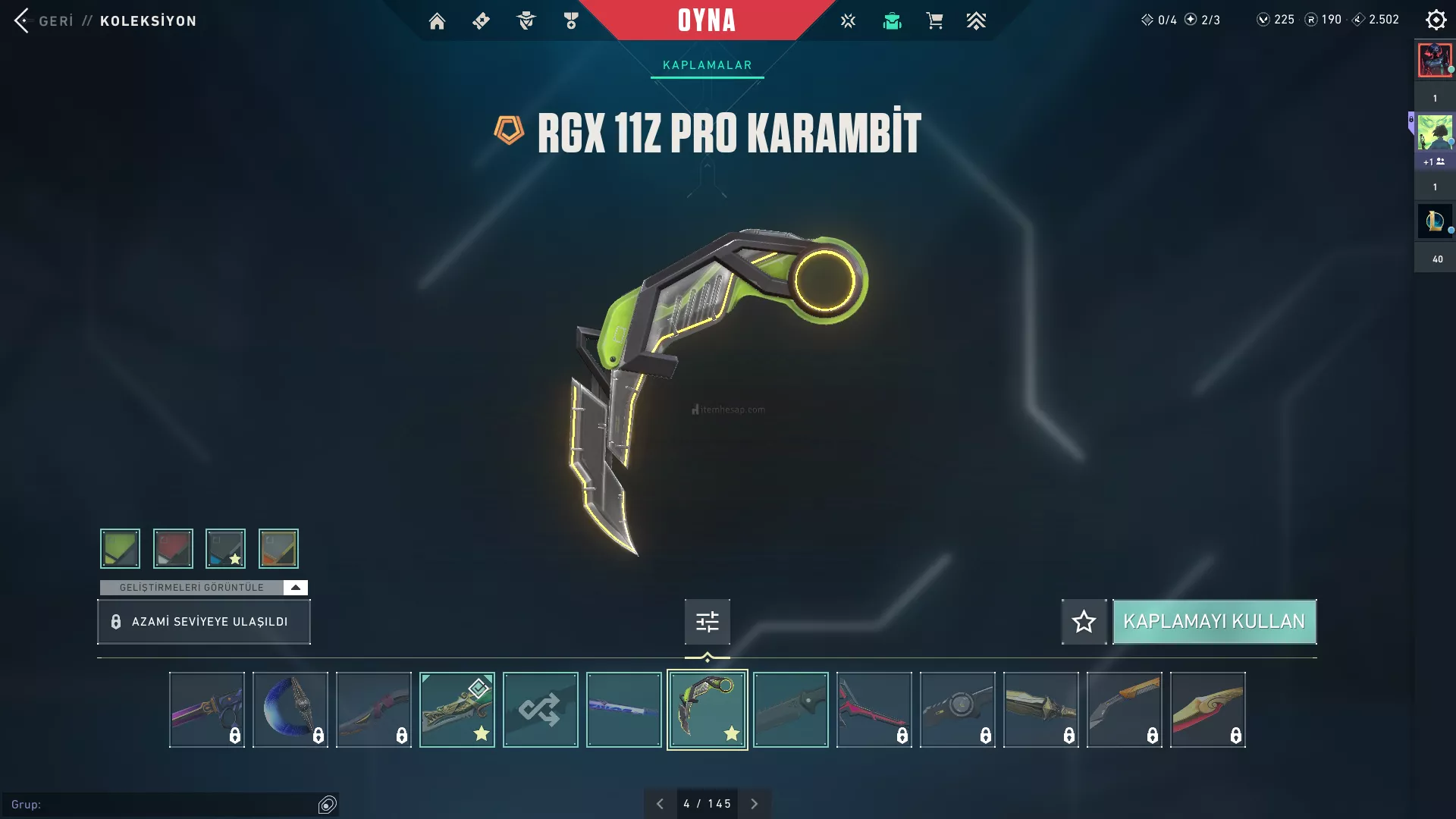Select the red and gold blade thumbnail
Viewport: 1456px width, 819px height.
(x=1207, y=710)
